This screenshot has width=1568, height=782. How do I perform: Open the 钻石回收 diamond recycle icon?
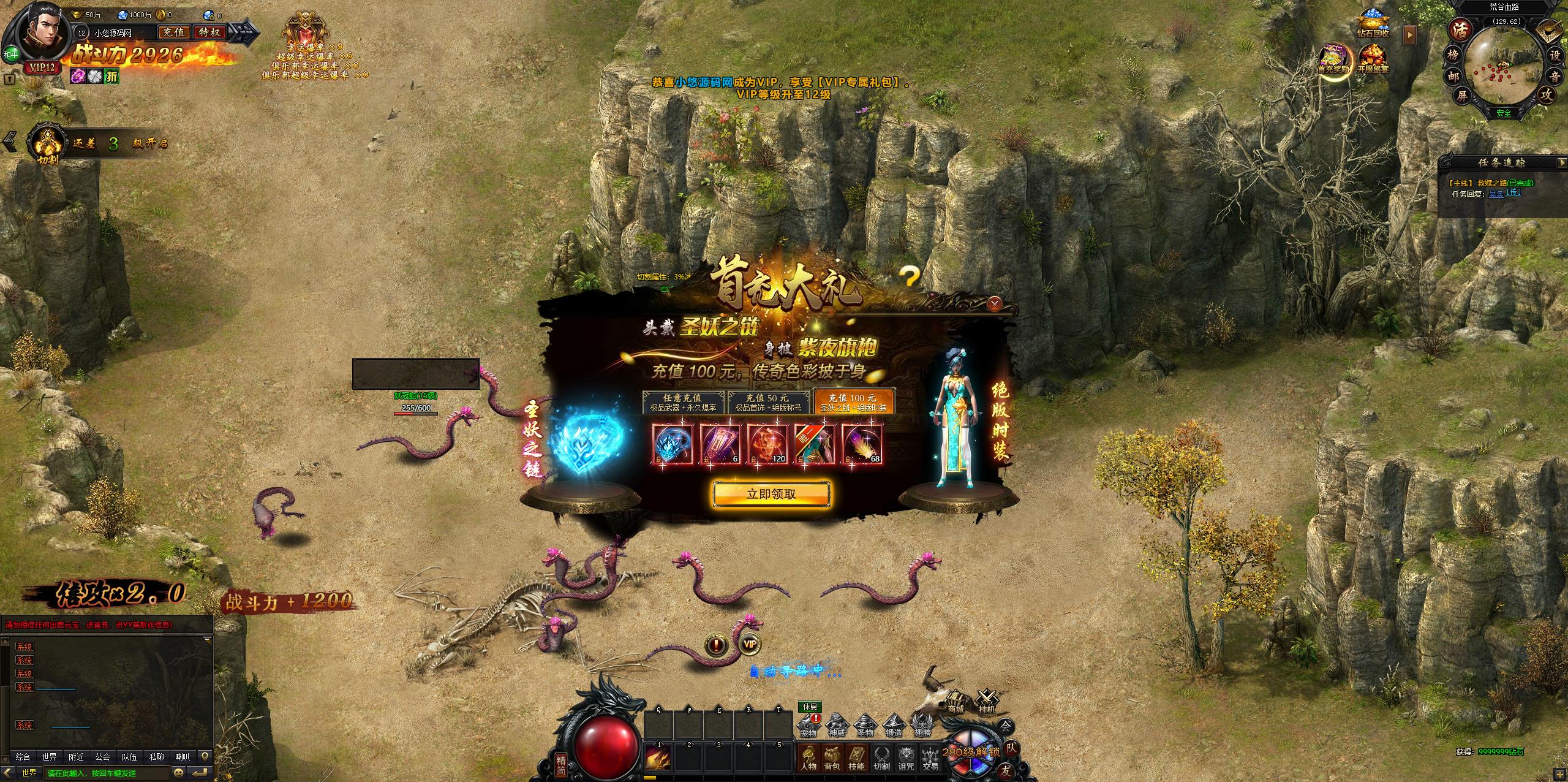[1373, 25]
